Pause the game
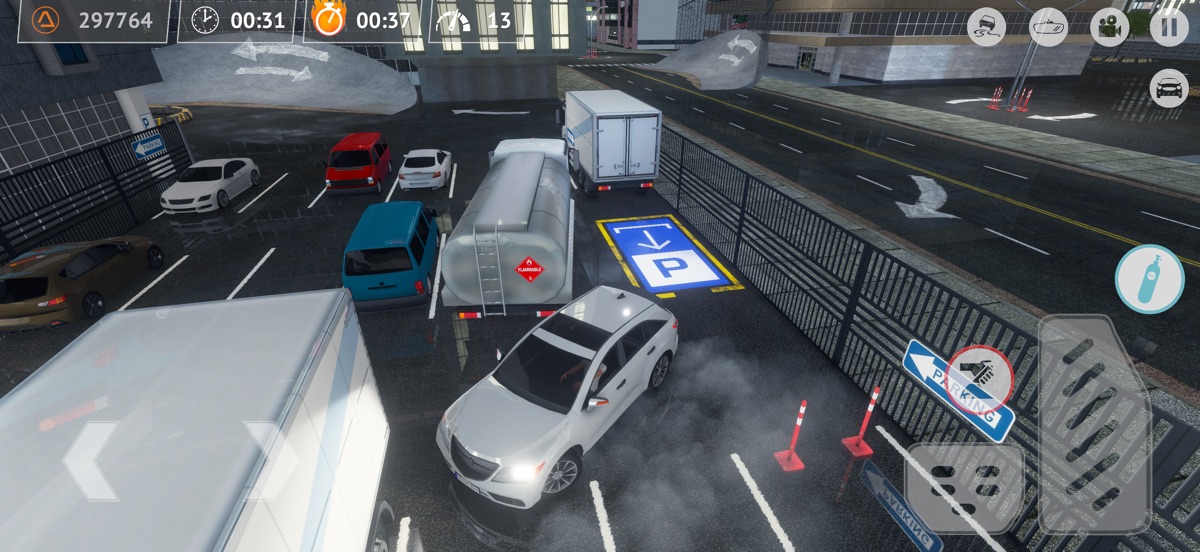Viewport: 1200px width, 552px height. point(1169,26)
